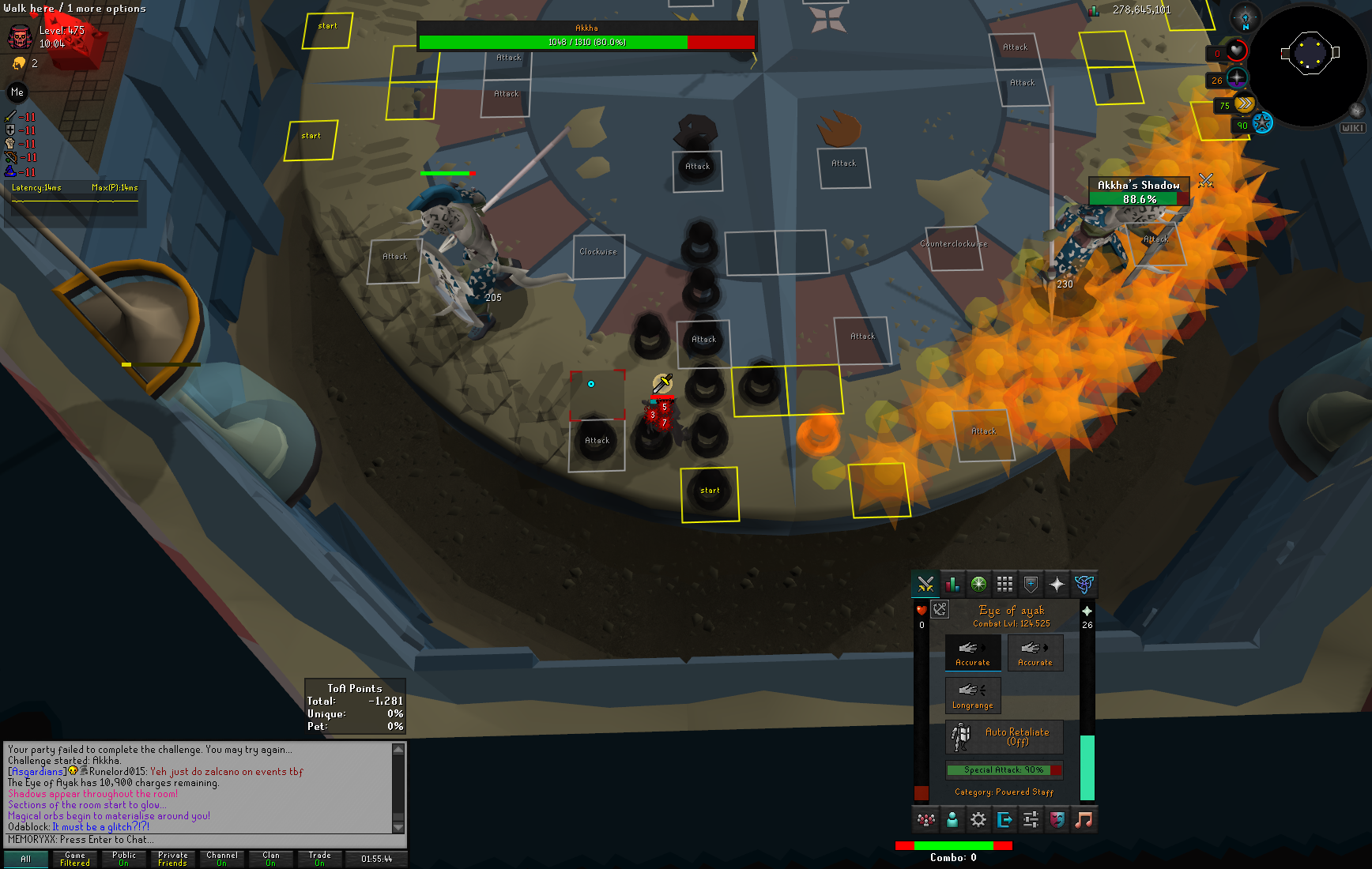Activate the quick-prayer orb
This screenshot has height=869, width=1372.
[x=1237, y=79]
